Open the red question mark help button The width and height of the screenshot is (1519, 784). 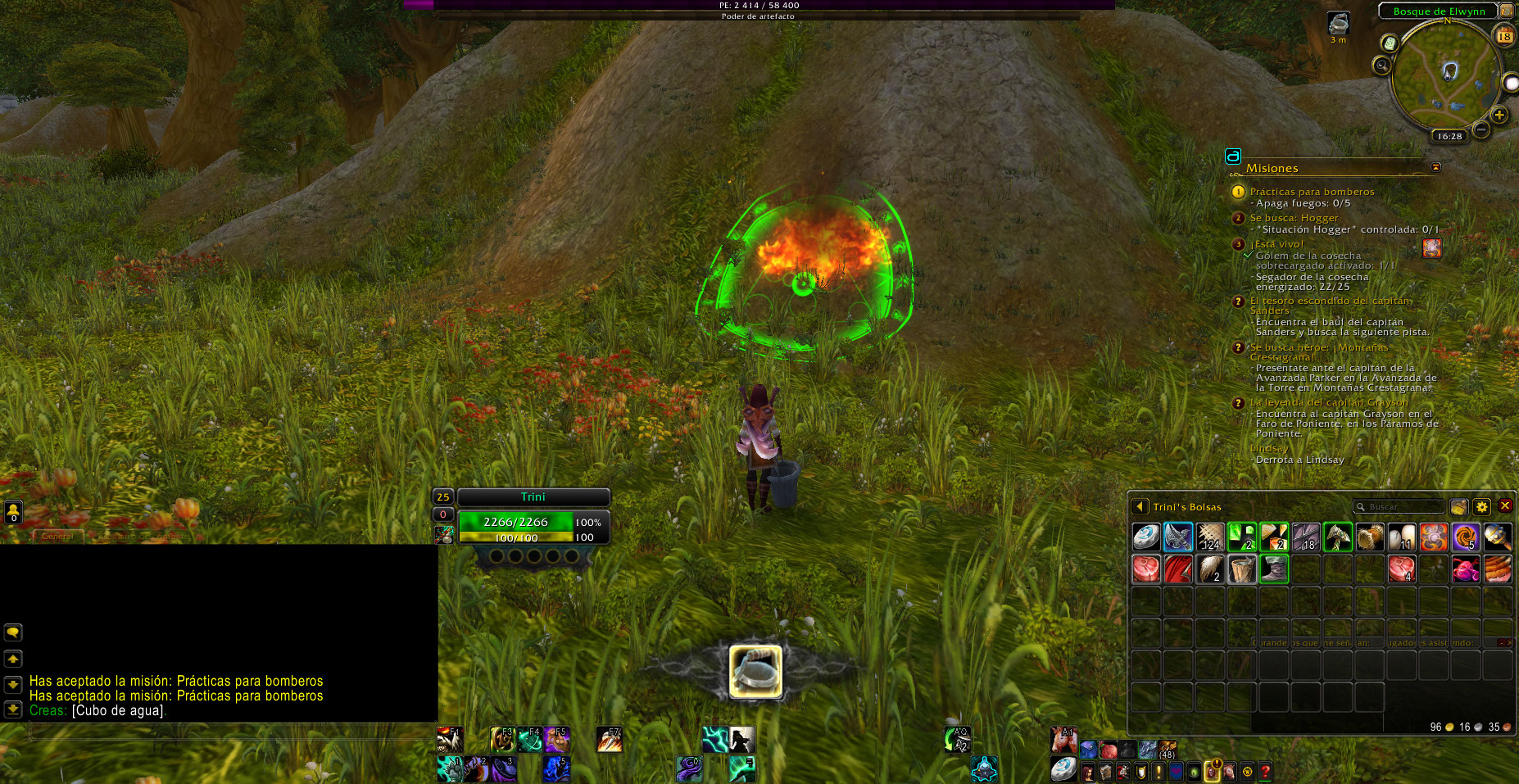pos(1265,772)
